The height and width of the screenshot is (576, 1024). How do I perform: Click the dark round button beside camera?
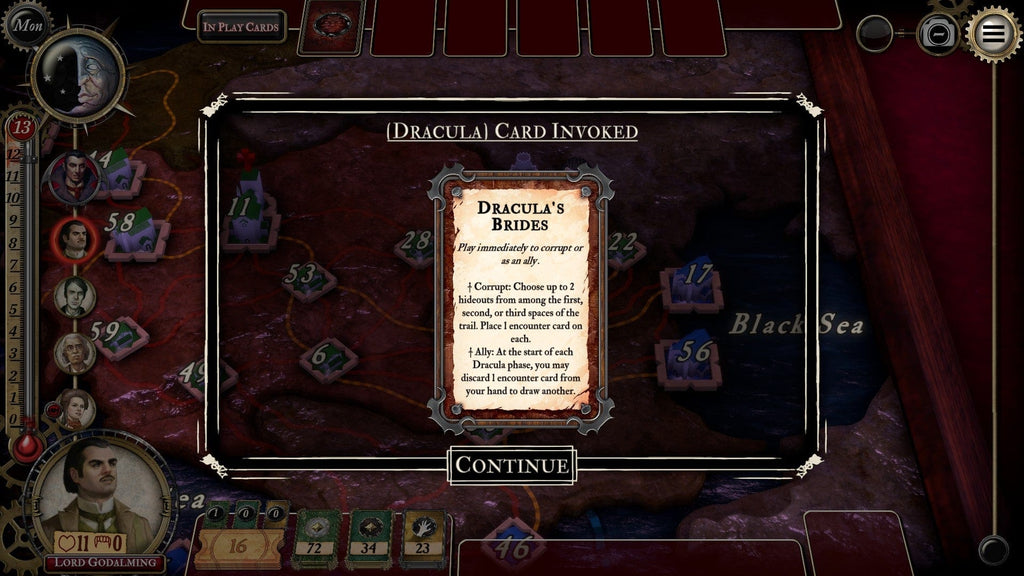coord(875,34)
